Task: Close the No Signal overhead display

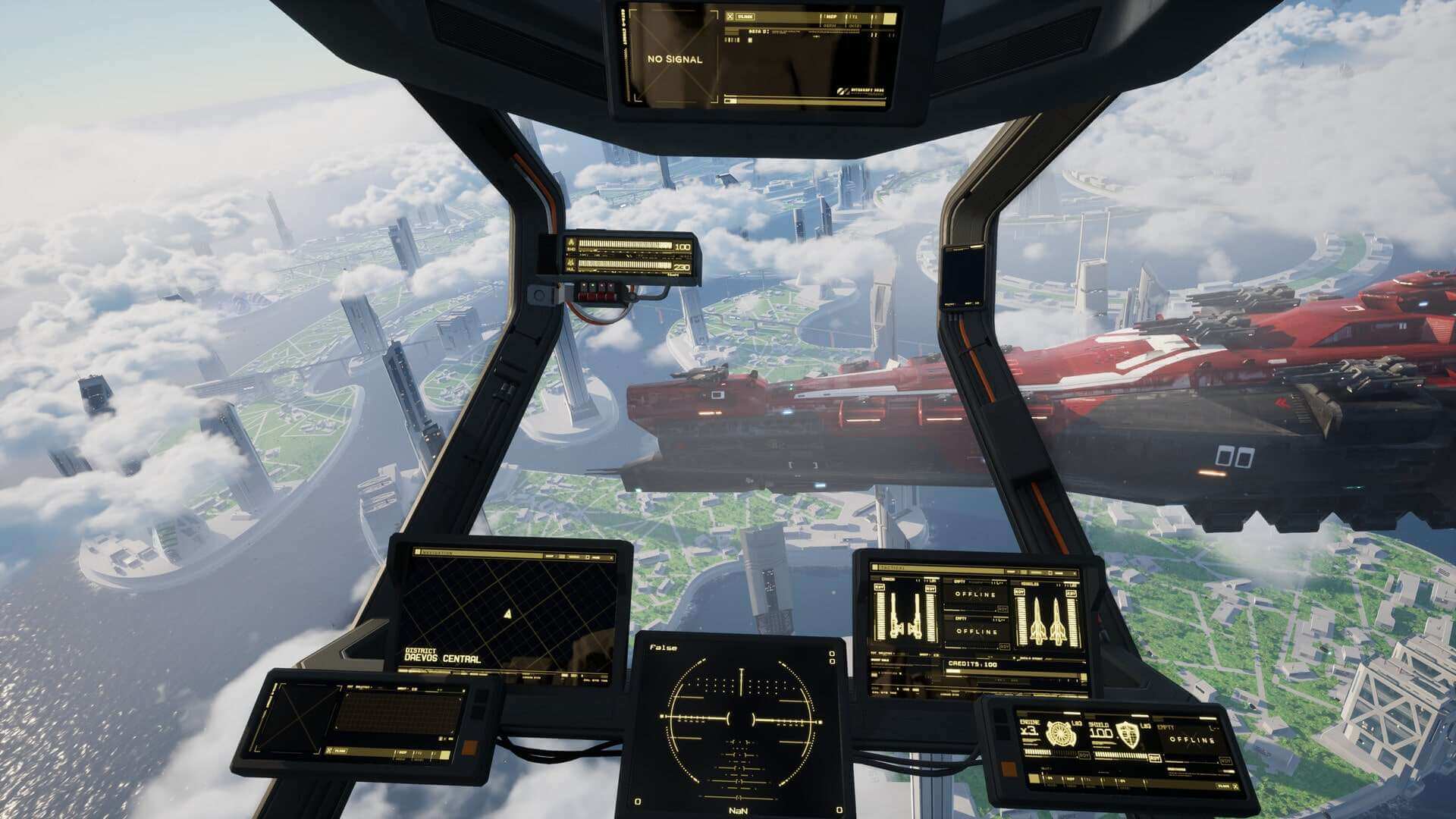Action: coord(730,16)
